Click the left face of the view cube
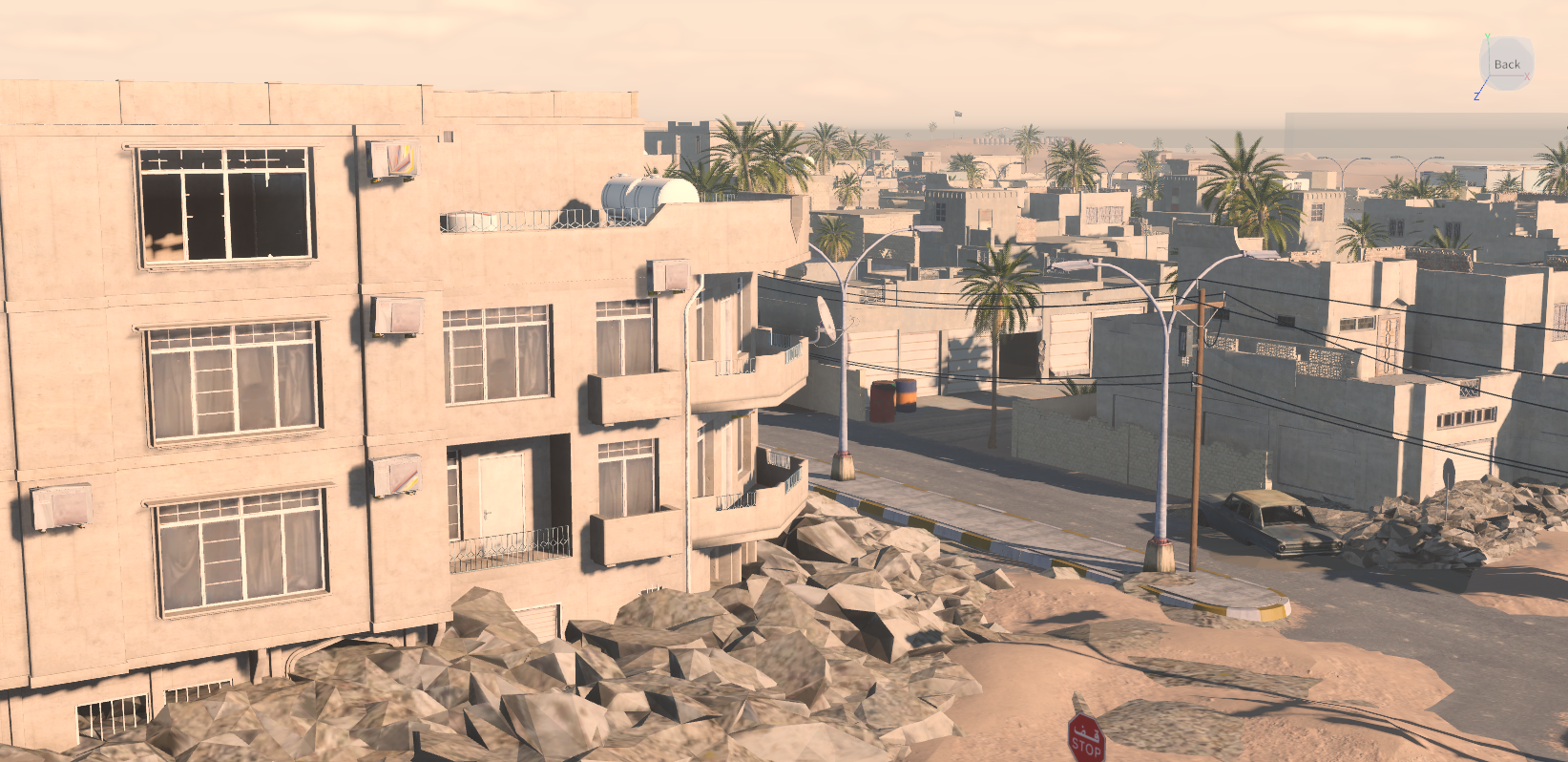Viewport: 1568px width, 762px height. click(1485, 65)
